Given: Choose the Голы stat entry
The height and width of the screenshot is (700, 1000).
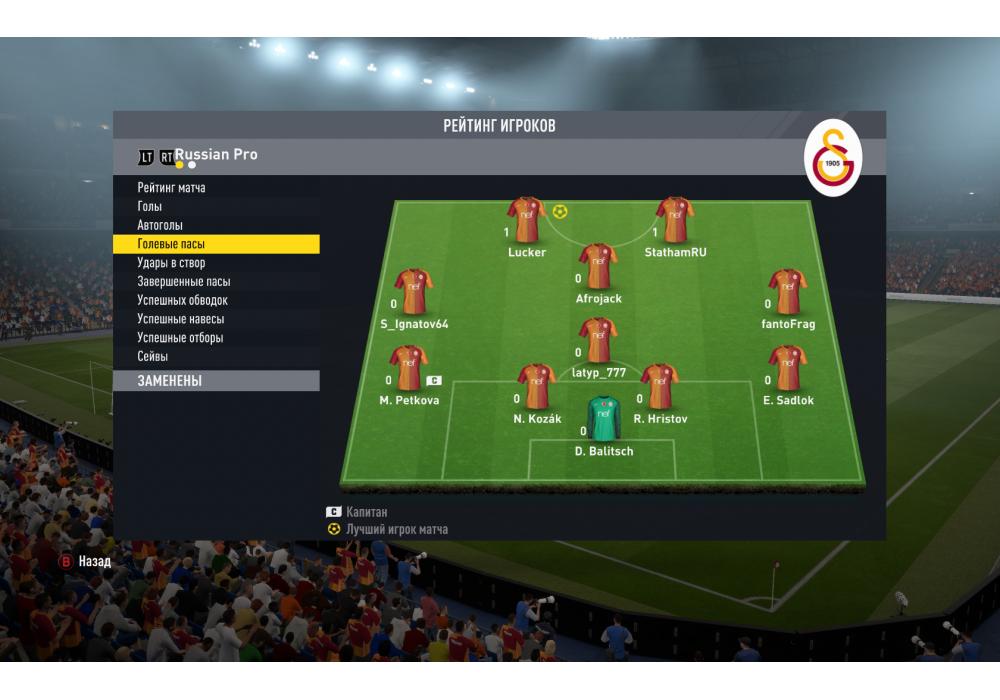Looking at the screenshot, I should 150,207.
